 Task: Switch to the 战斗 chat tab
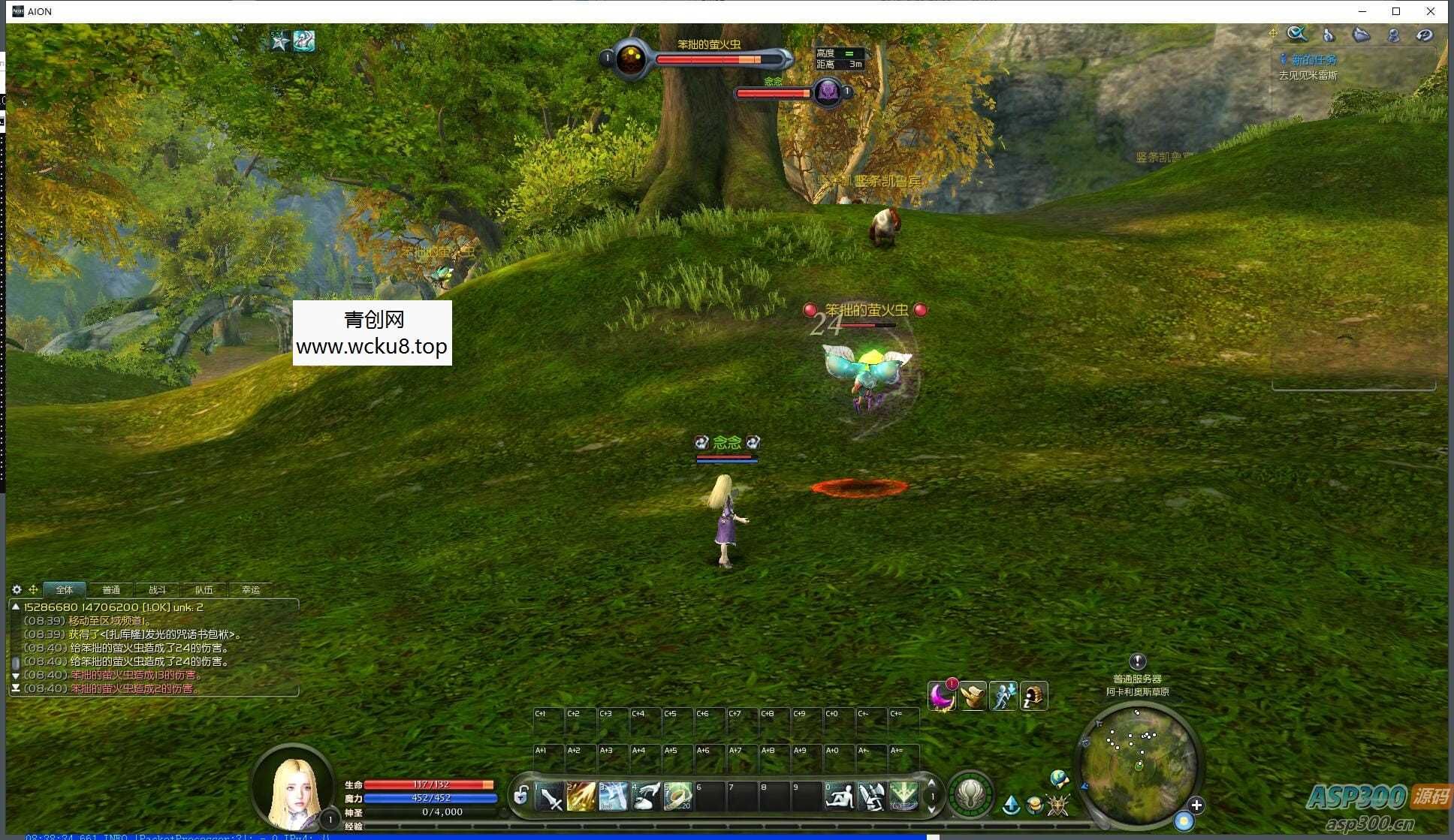click(x=157, y=590)
